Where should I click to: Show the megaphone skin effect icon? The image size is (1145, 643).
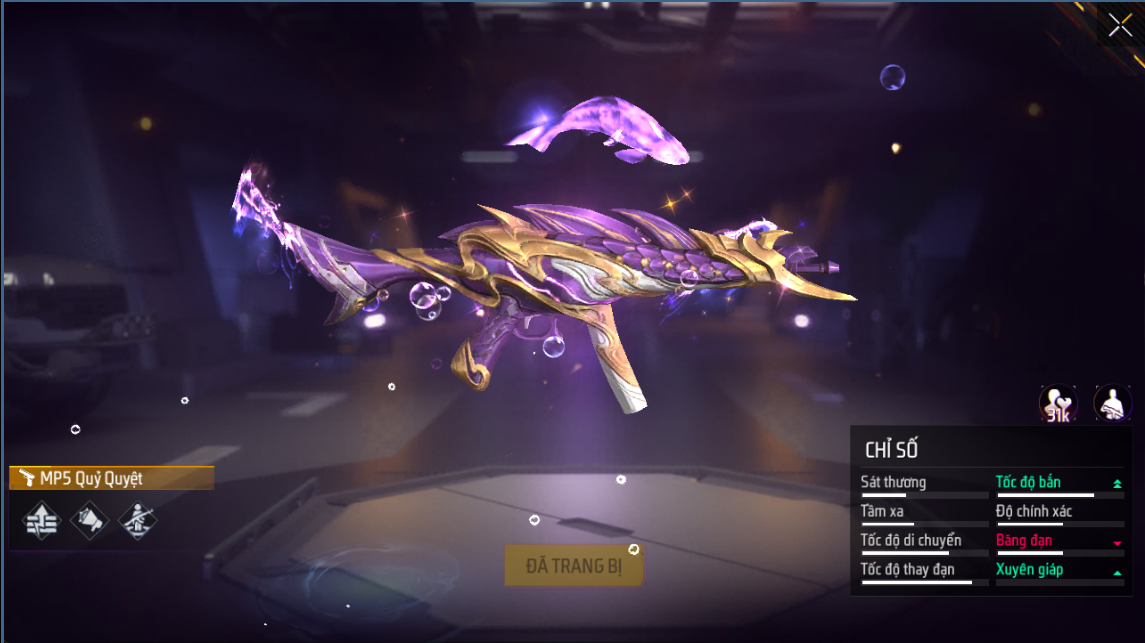(89, 520)
